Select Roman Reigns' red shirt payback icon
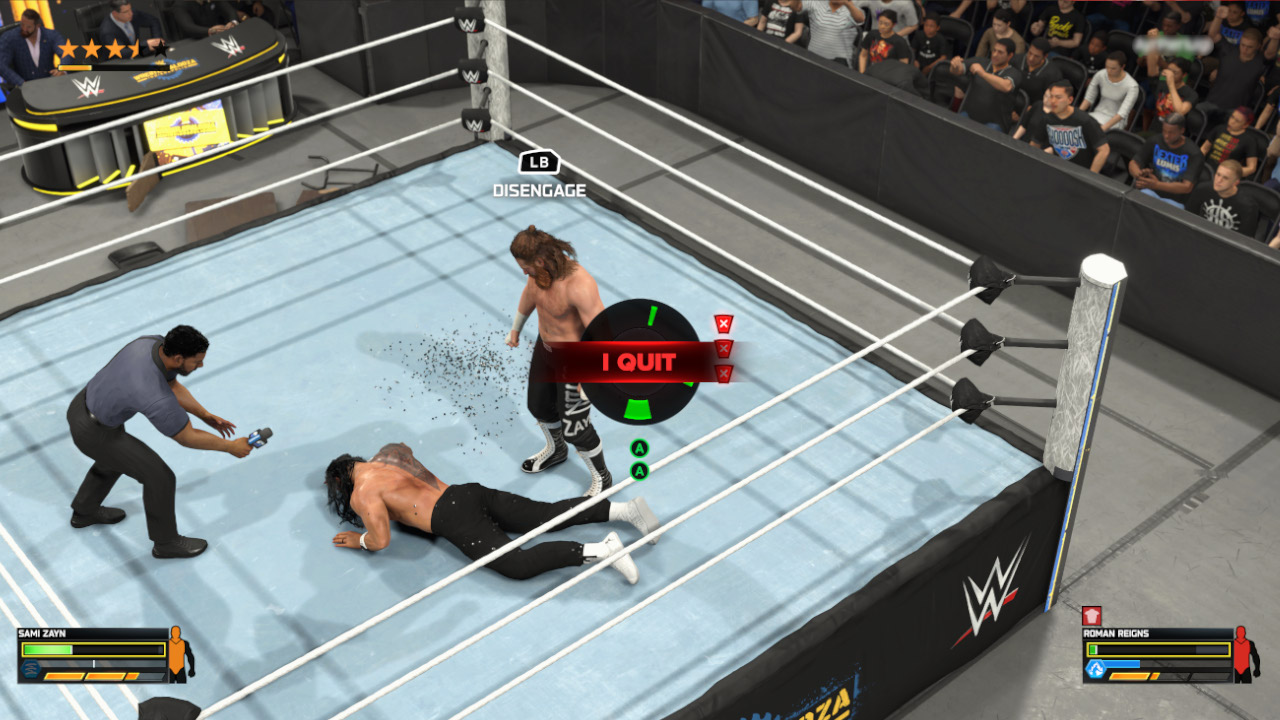 coord(1091,616)
